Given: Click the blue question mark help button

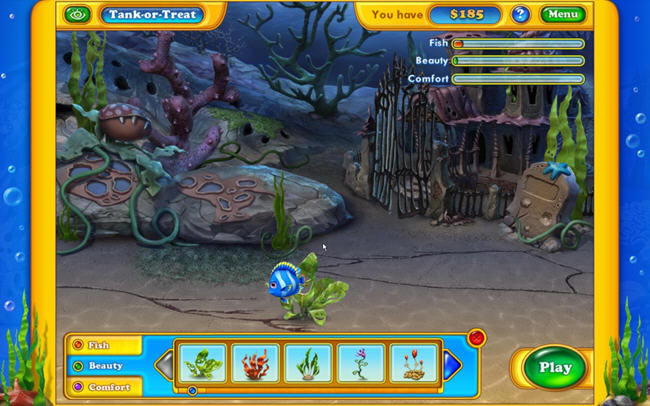Looking at the screenshot, I should (x=520, y=14).
